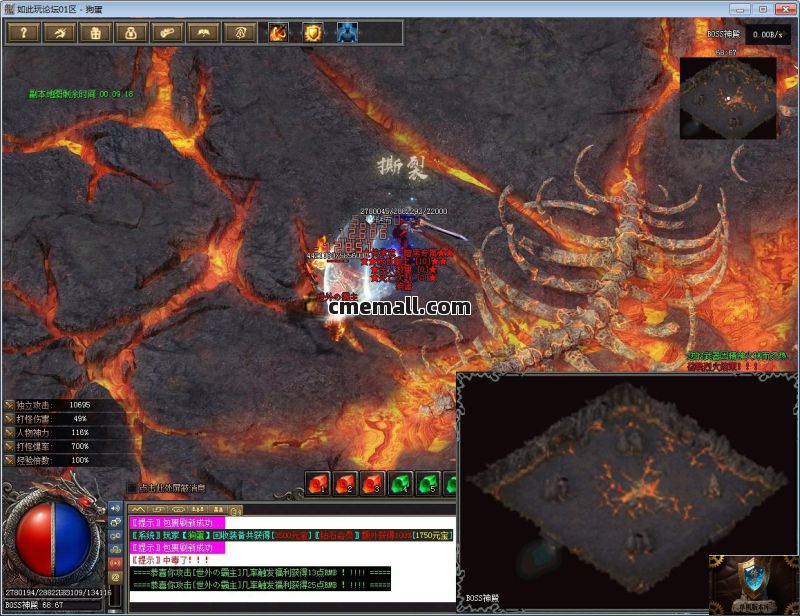The height and width of the screenshot is (616, 800).
Task: Open the money bag toolbar button
Action: coord(131,33)
